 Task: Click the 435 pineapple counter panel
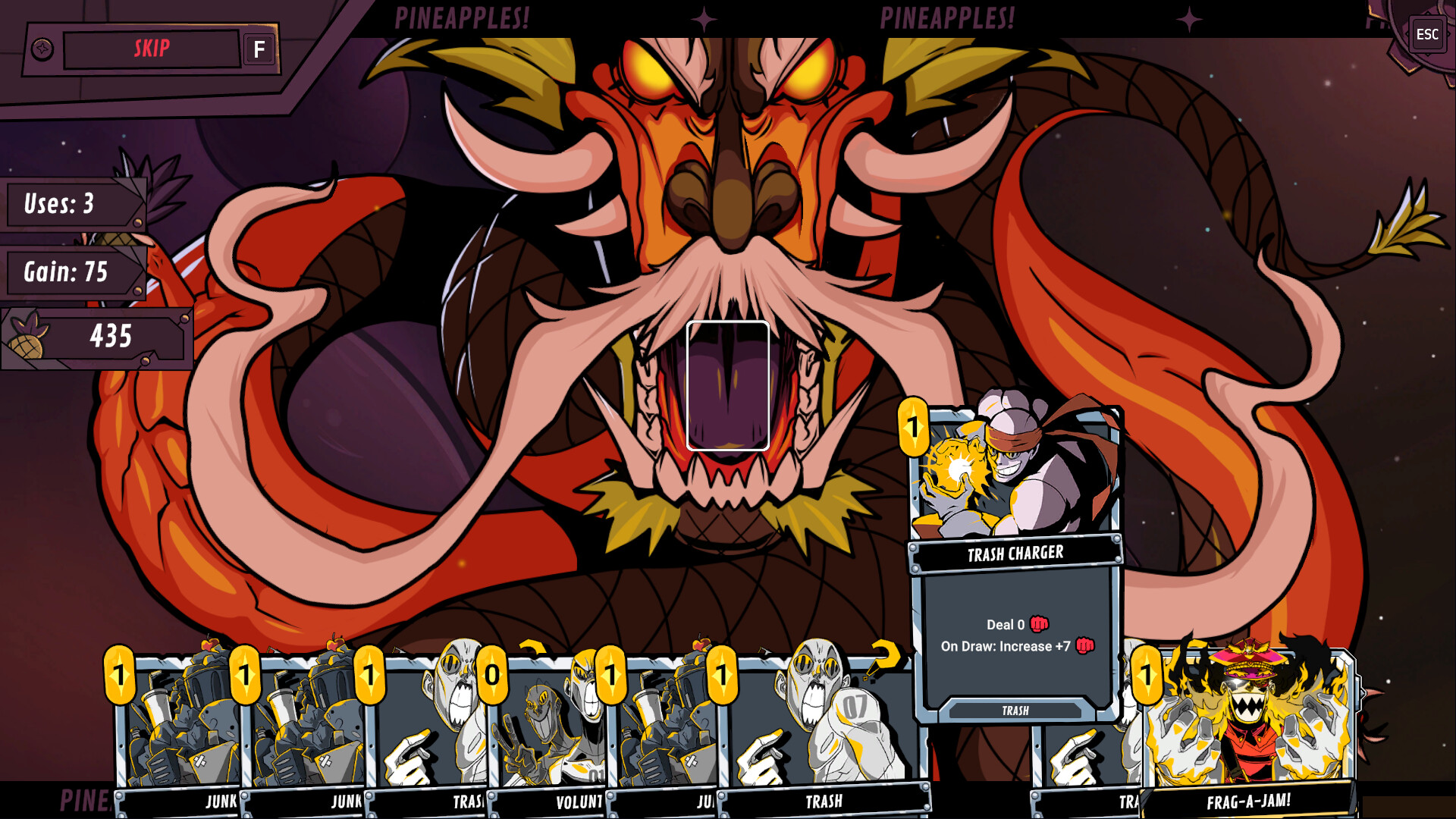pos(111,334)
